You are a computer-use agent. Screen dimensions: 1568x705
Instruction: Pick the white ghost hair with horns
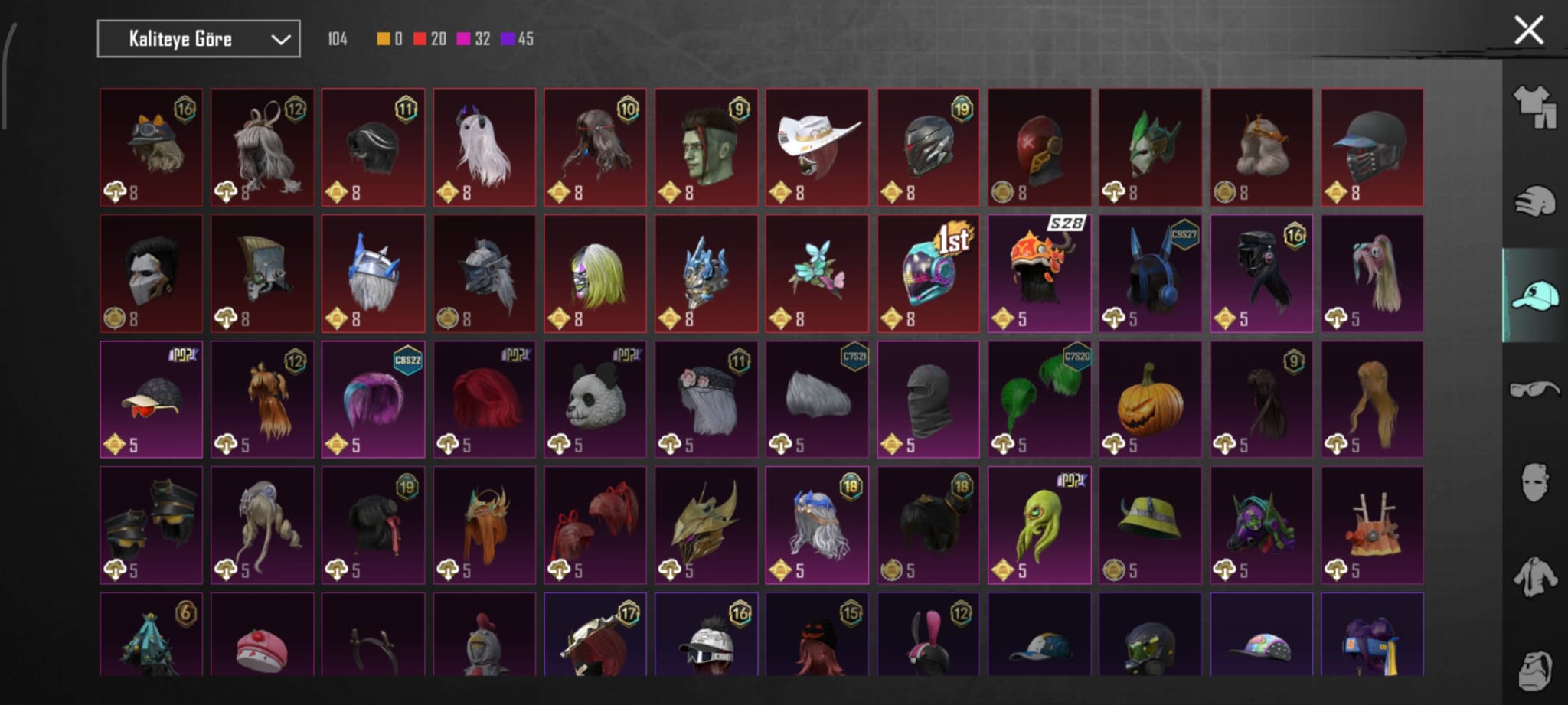(x=484, y=147)
